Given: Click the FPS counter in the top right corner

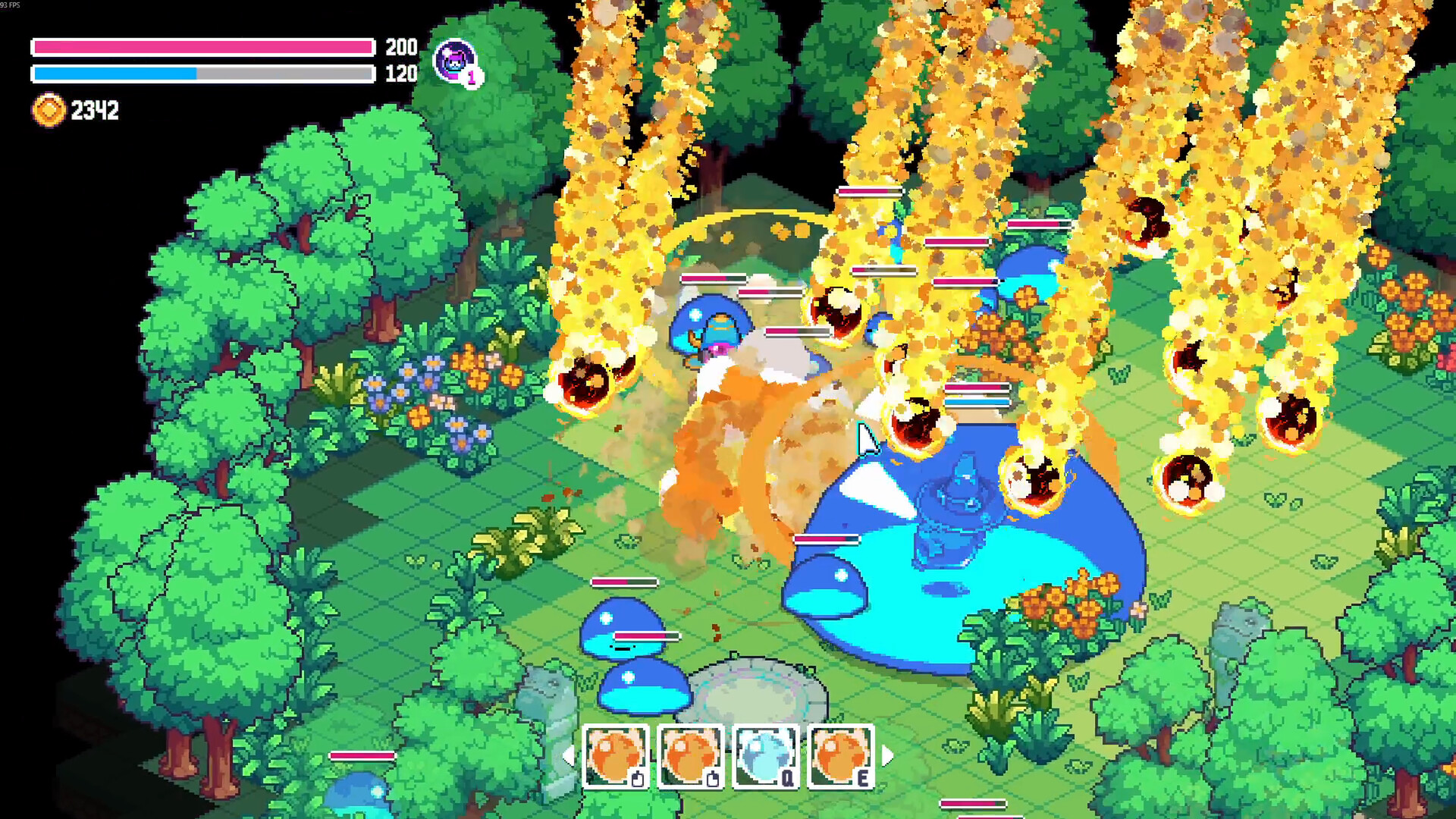Looking at the screenshot, I should (11, 5).
